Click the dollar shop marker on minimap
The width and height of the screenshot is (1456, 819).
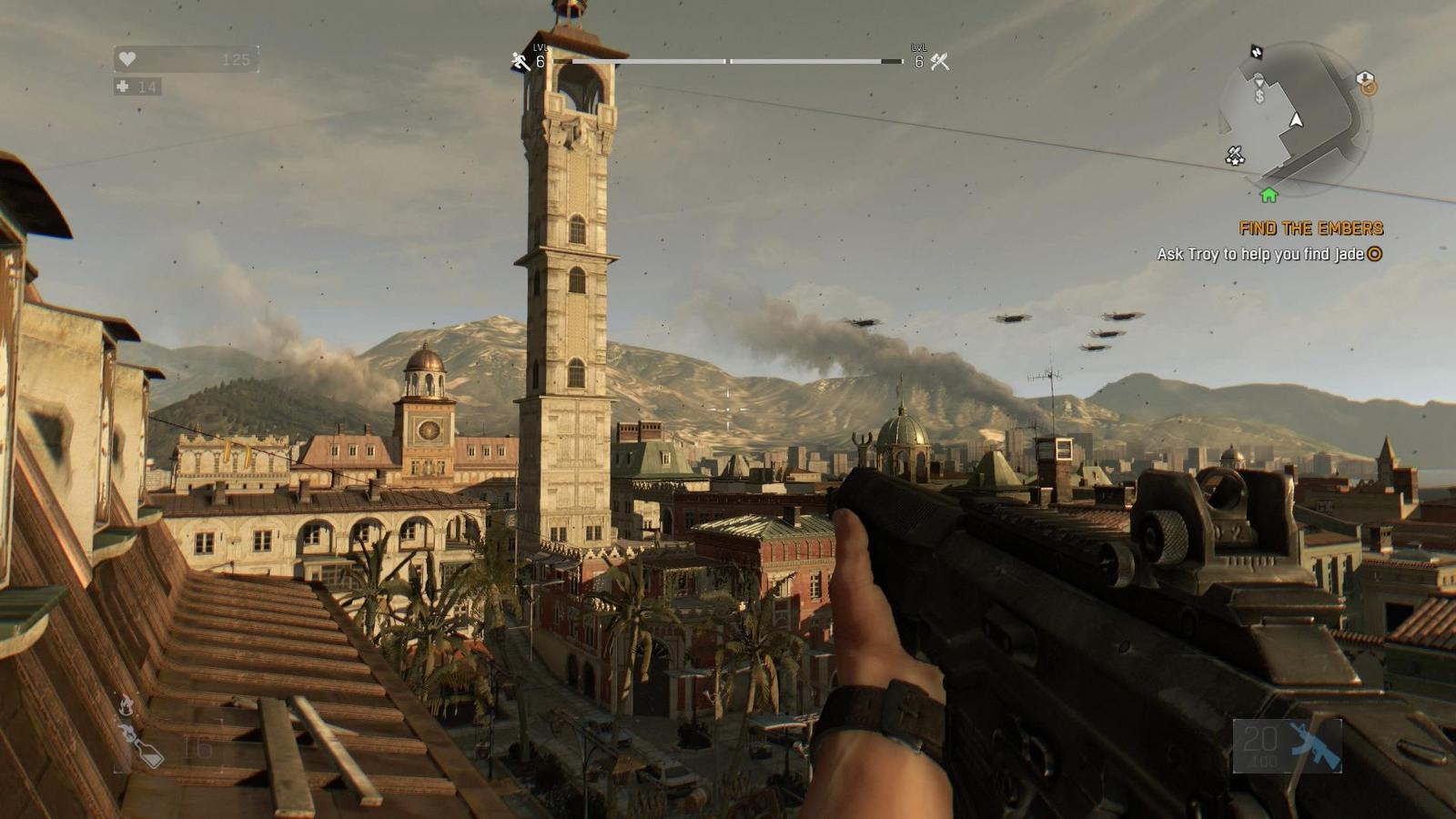(x=1259, y=96)
